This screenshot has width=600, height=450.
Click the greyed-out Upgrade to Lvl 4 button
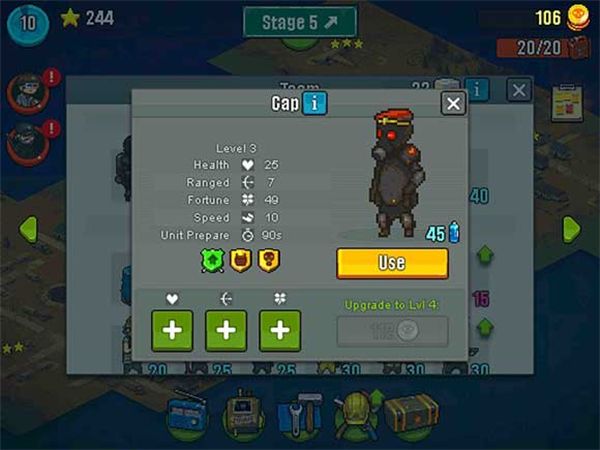[x=392, y=331]
